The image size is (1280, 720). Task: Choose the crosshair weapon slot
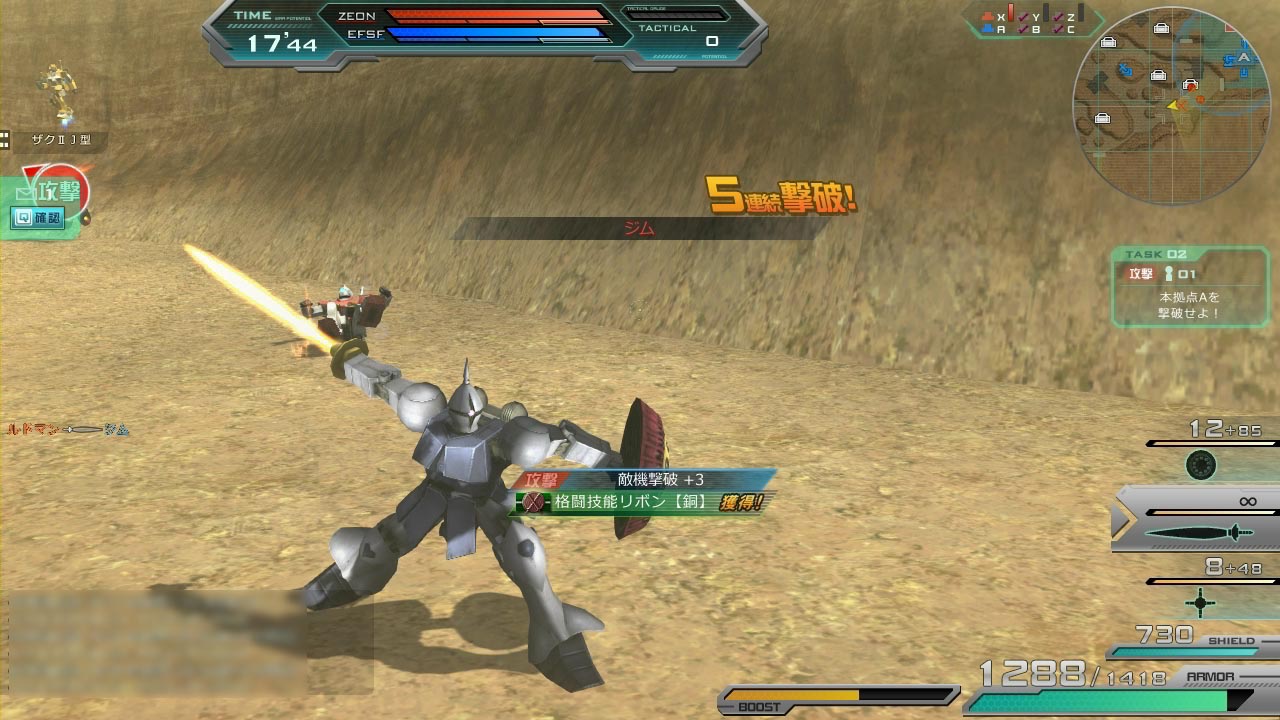click(1200, 602)
